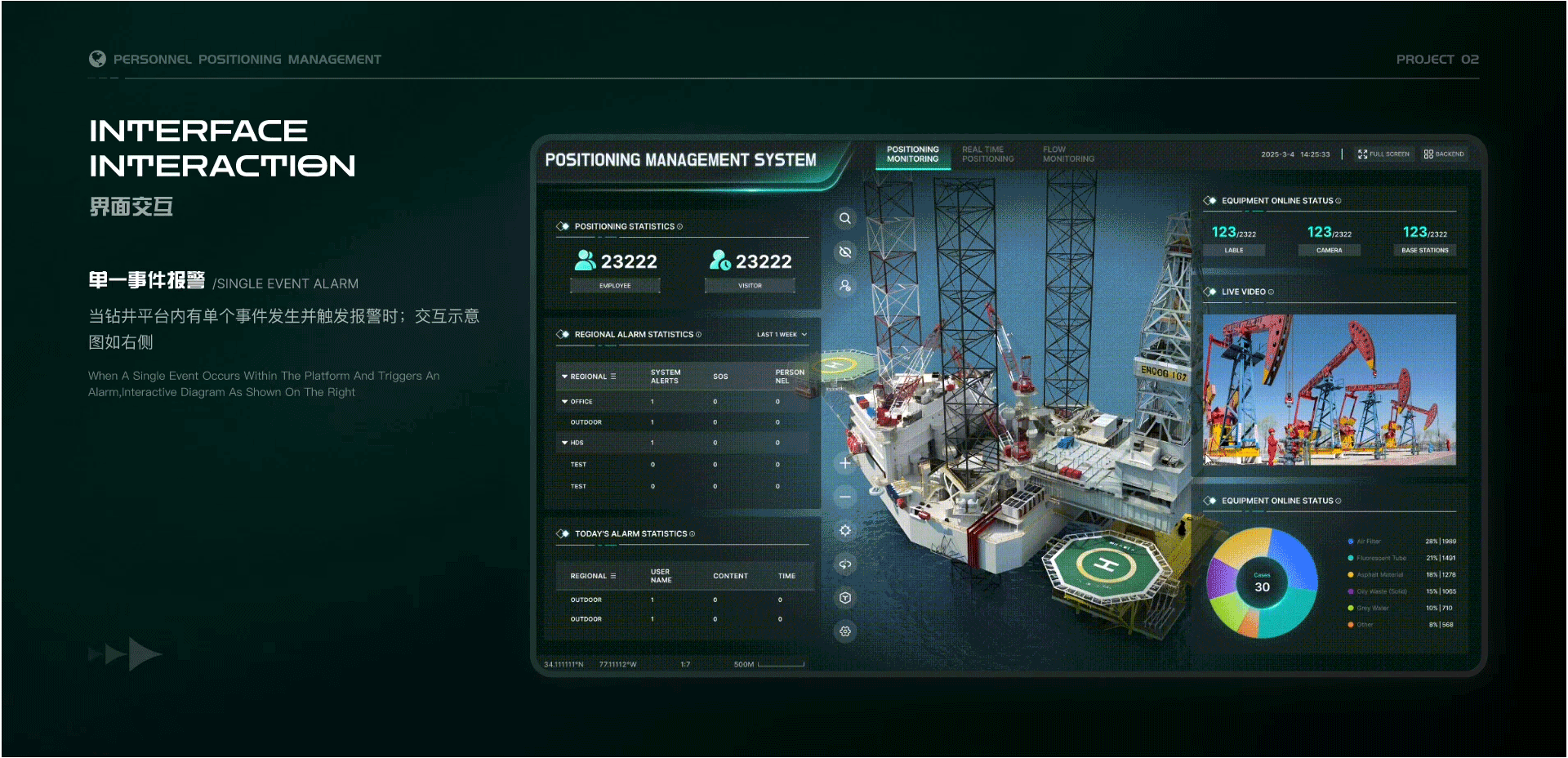Click the personnel locate icon in the toolbar
Image resolution: width=1568 pixels, height=758 pixels.
coord(845,286)
